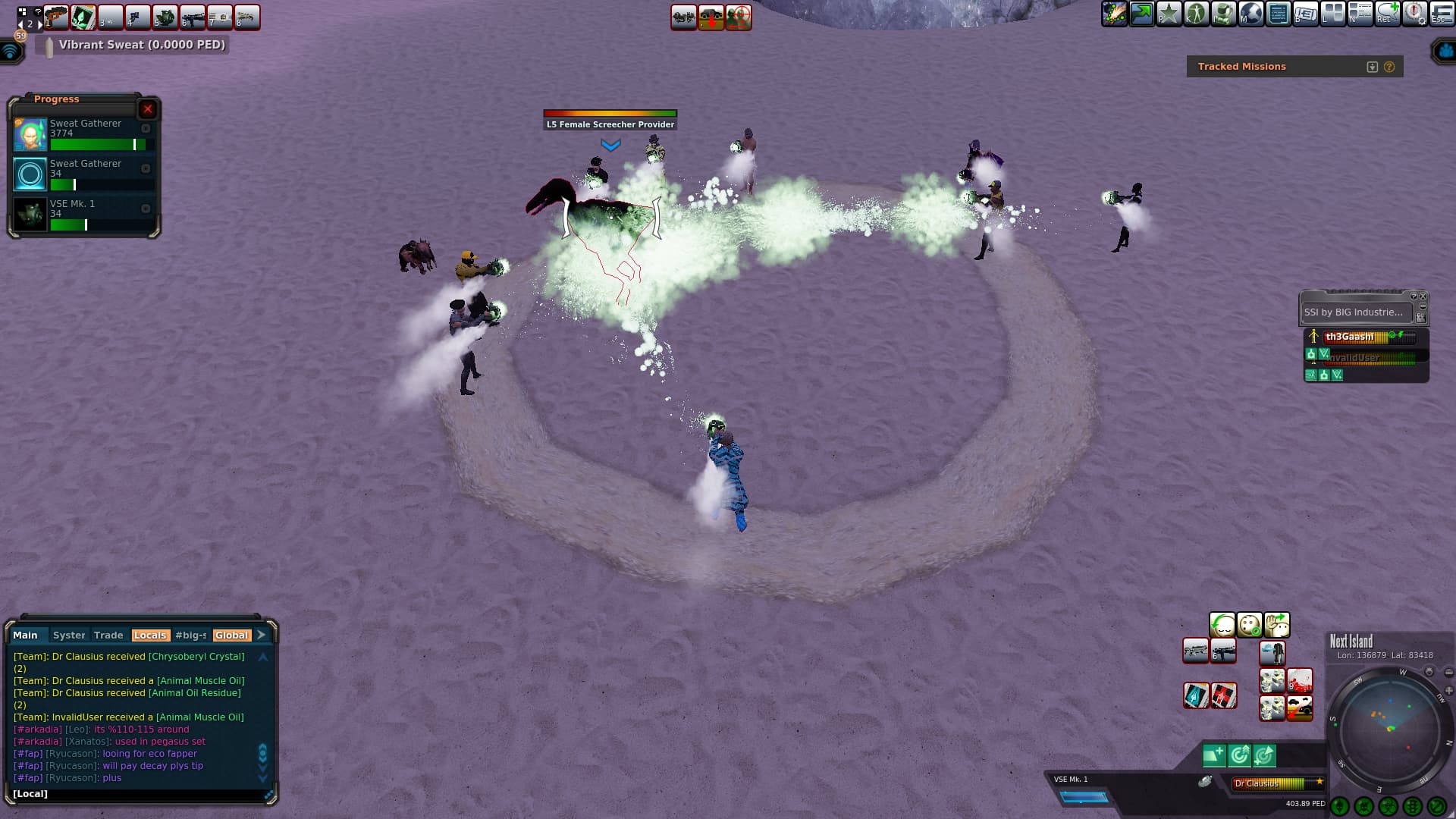The height and width of the screenshot is (819, 1456).
Task: Close the Progress panel
Action: 148,109
